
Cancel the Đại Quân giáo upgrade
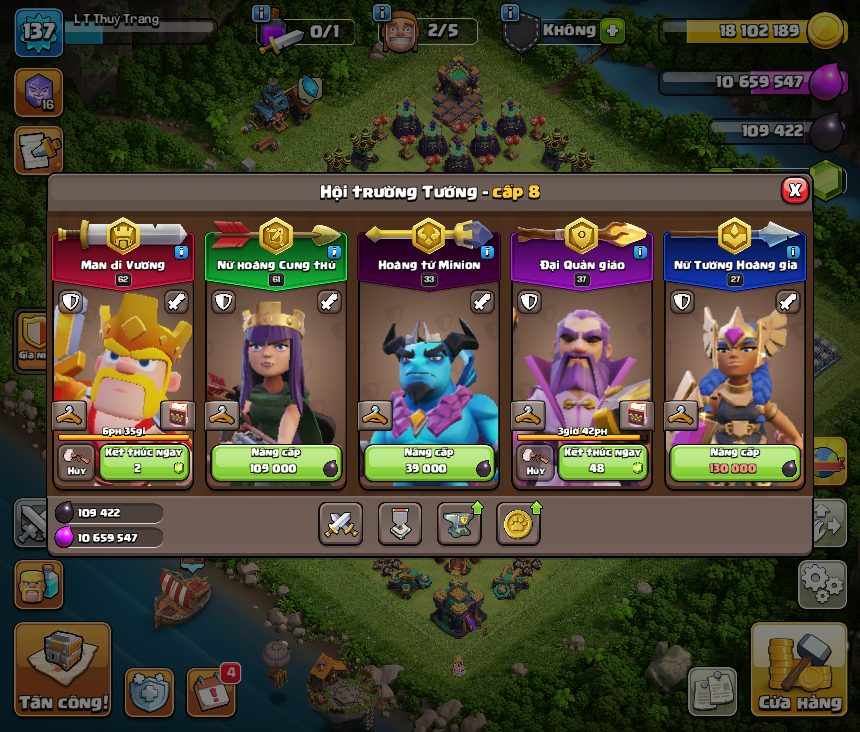(536, 463)
